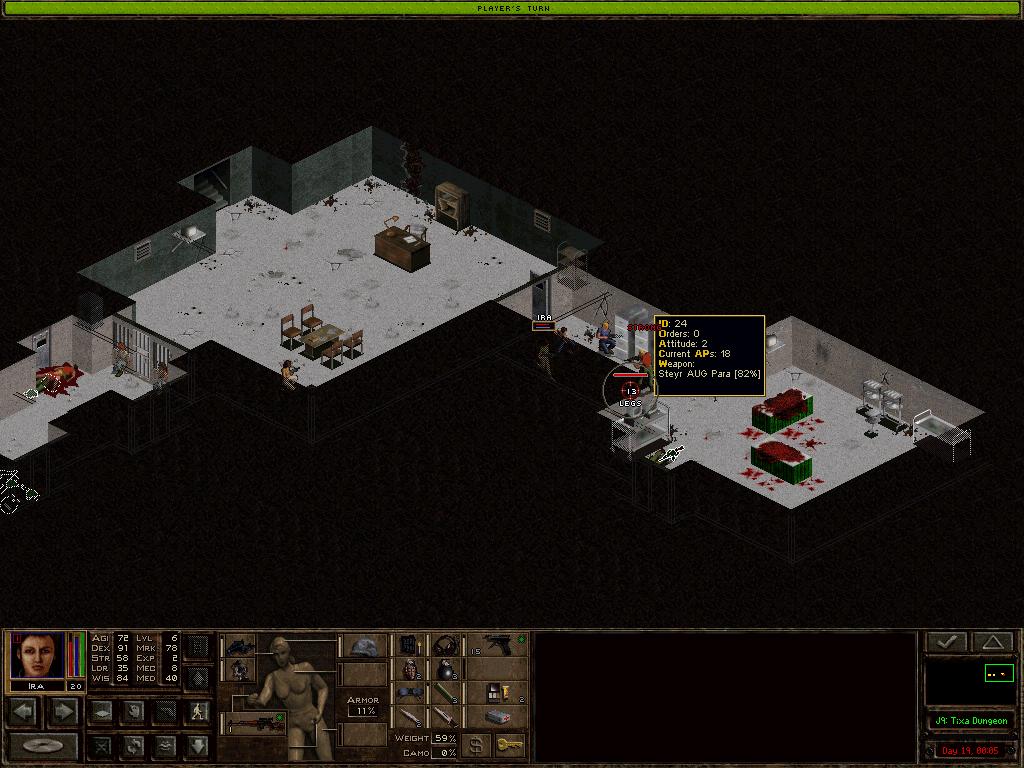Select the green chem light stick slot

point(445,693)
